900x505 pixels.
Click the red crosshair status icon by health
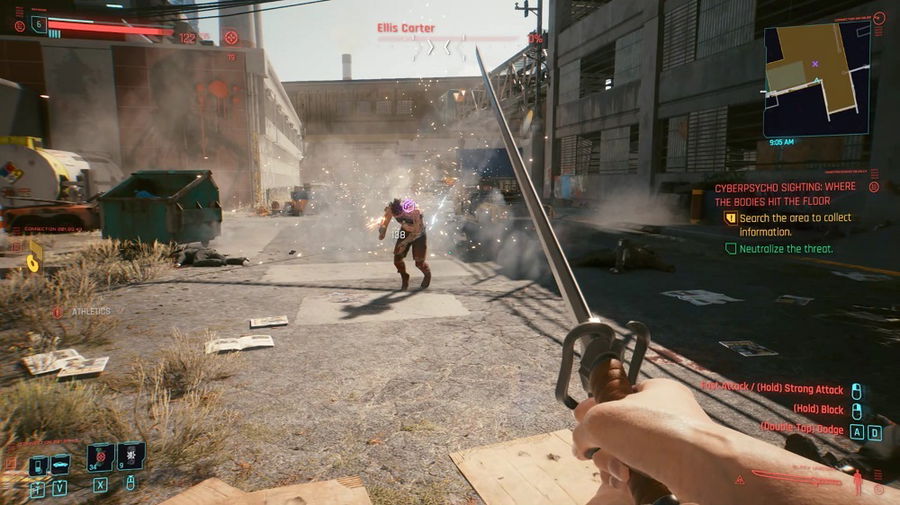tap(231, 38)
